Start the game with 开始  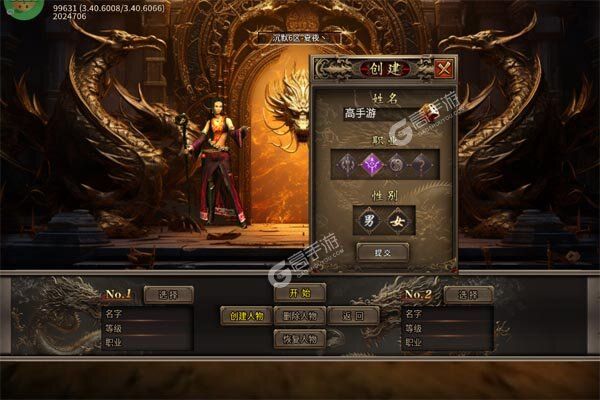(299, 293)
